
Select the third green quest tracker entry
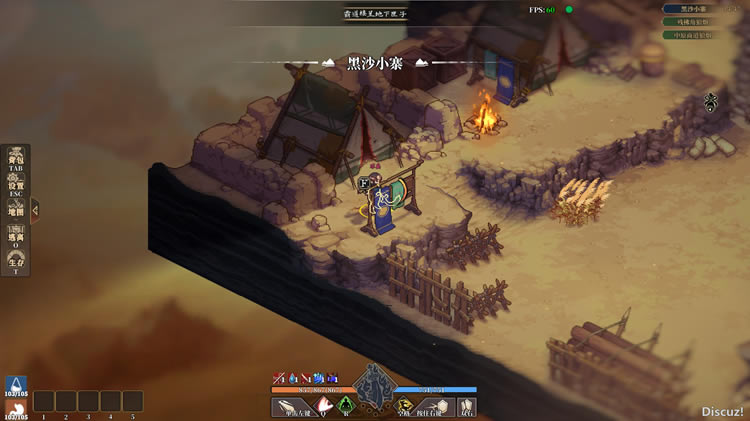pos(692,35)
